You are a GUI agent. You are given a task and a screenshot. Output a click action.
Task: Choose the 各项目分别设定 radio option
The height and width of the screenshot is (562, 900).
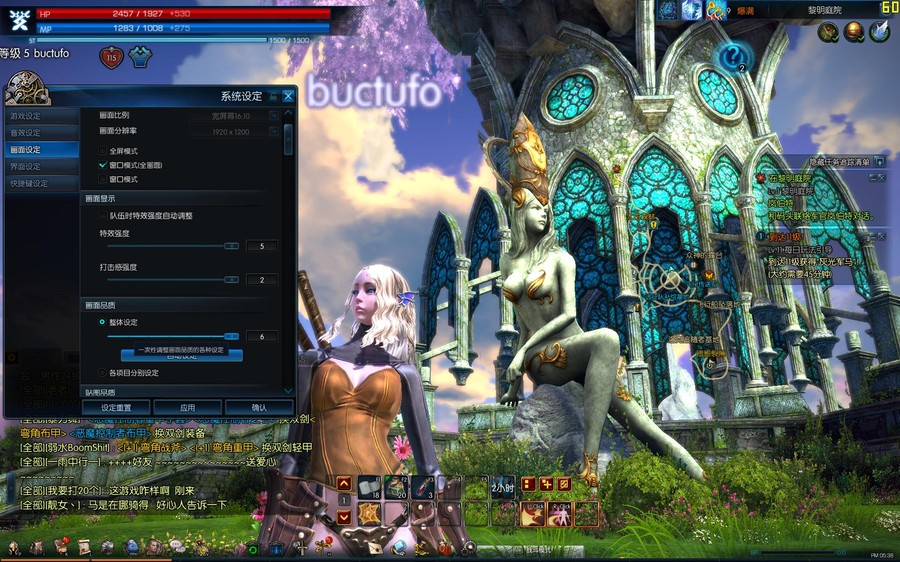click(102, 373)
